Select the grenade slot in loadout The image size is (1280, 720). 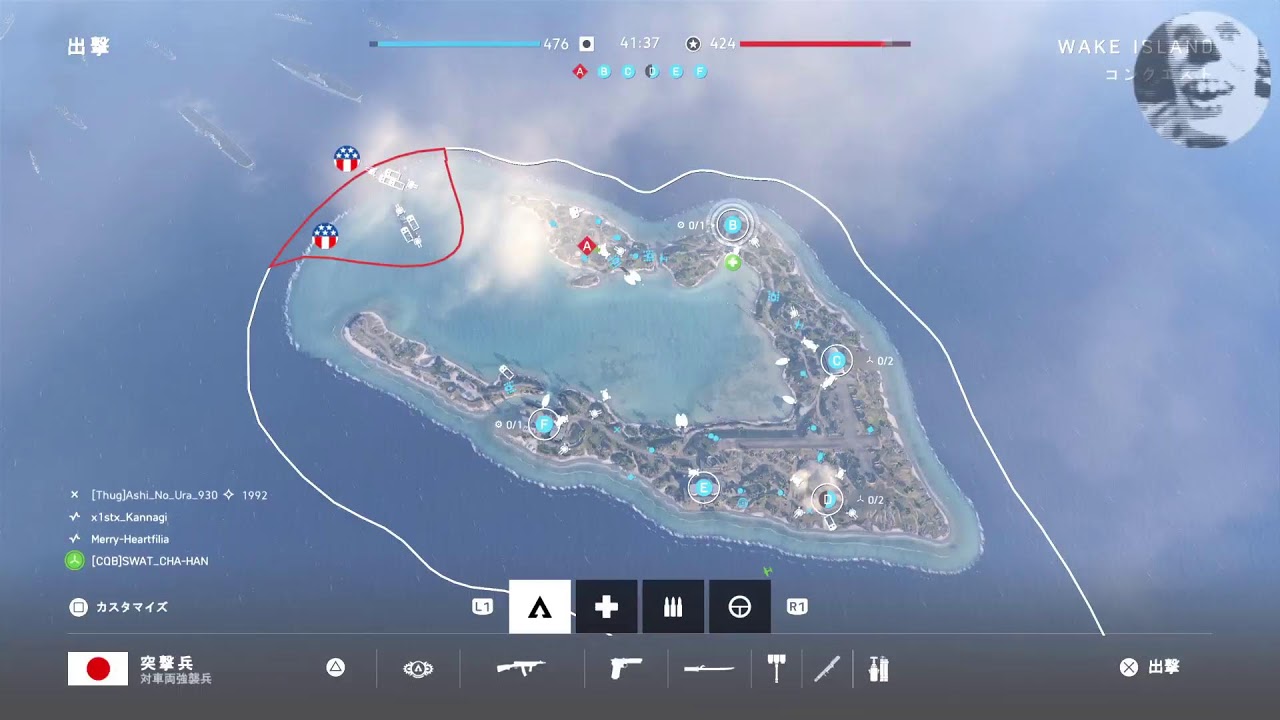click(x=878, y=667)
